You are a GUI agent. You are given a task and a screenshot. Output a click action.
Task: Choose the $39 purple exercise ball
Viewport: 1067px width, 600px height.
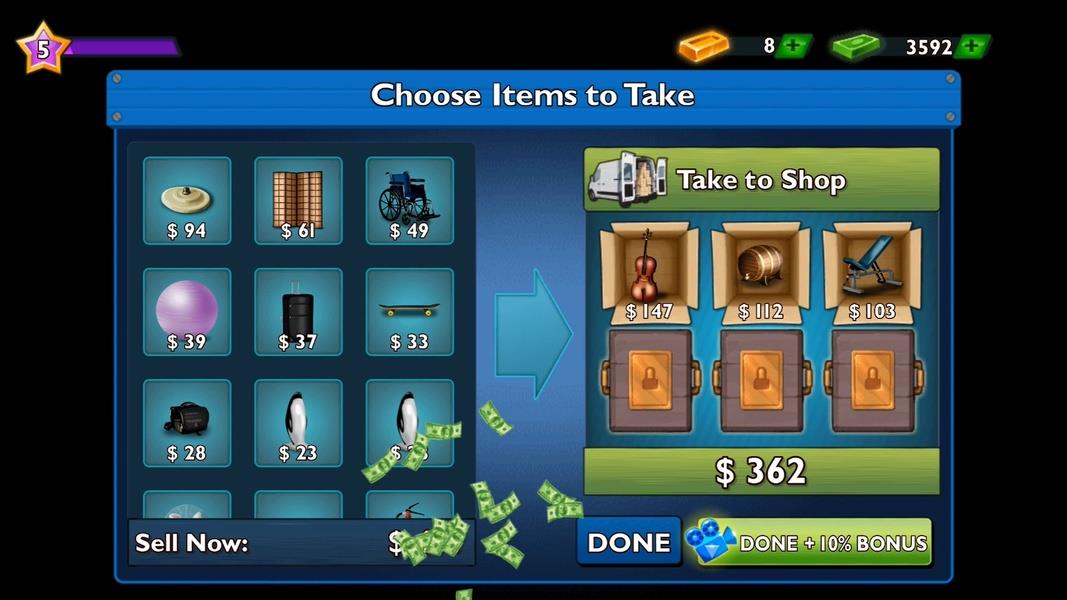tap(187, 312)
